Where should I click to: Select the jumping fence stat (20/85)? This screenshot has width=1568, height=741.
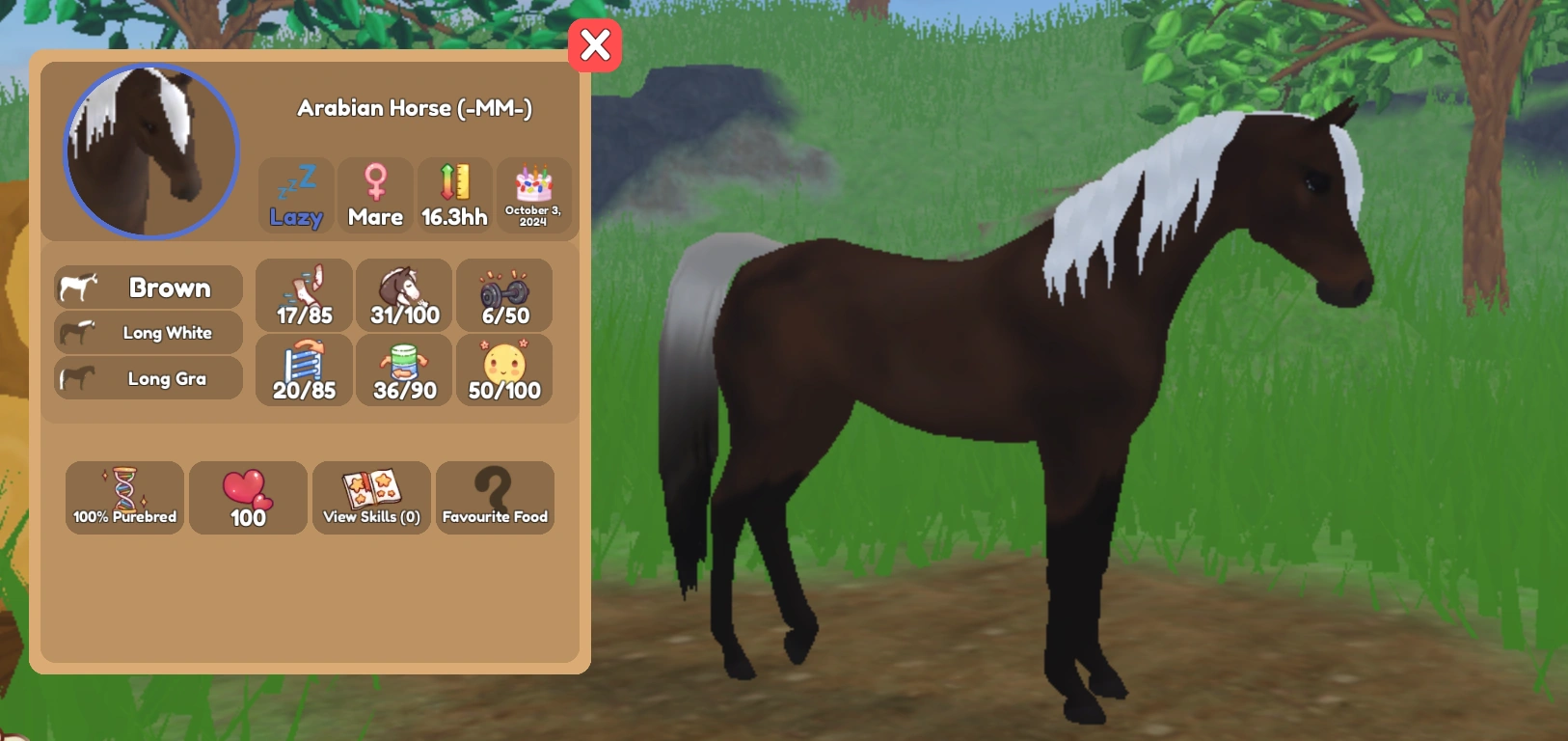[x=303, y=370]
